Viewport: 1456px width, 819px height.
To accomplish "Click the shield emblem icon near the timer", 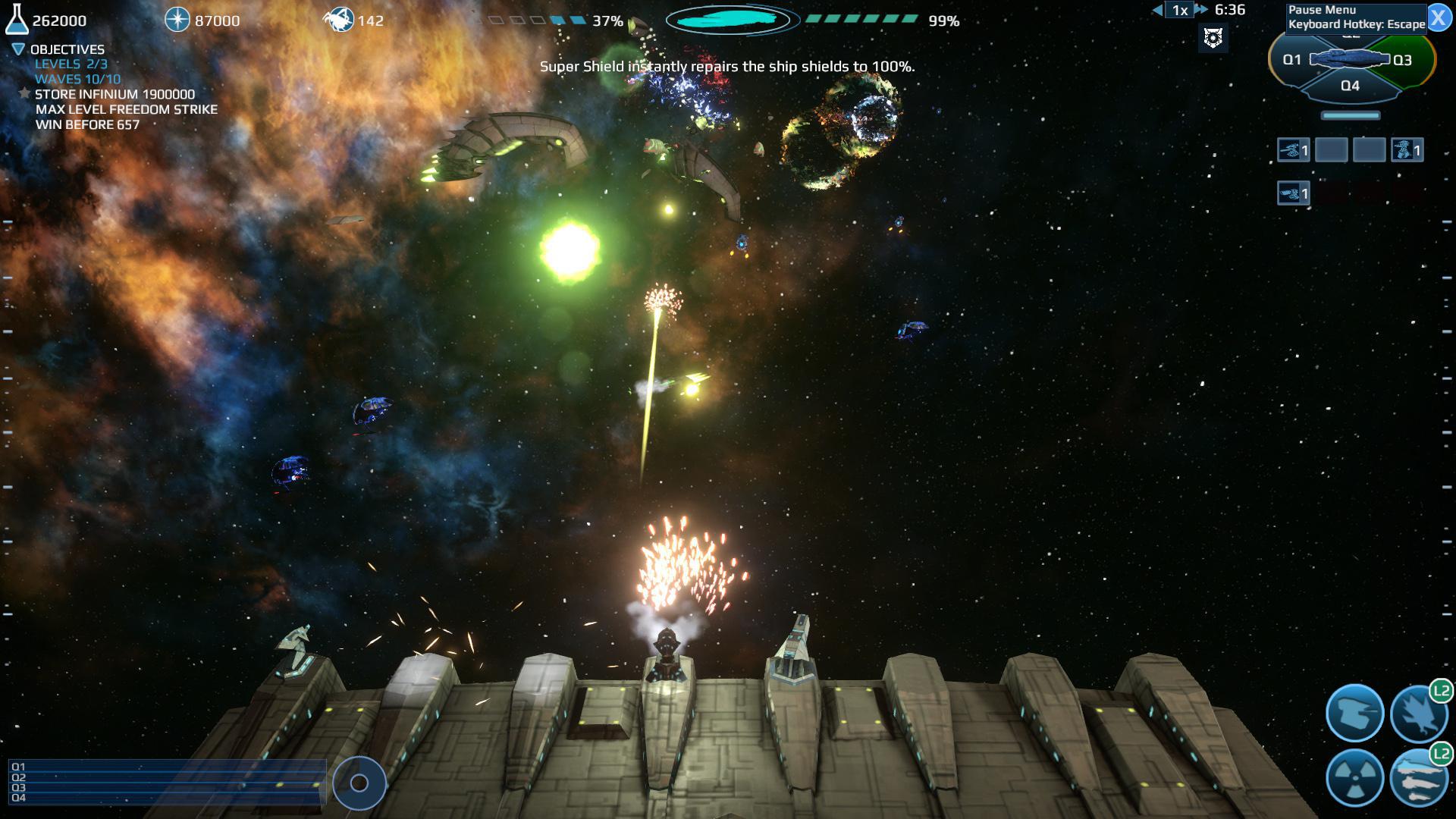I will (x=1213, y=36).
